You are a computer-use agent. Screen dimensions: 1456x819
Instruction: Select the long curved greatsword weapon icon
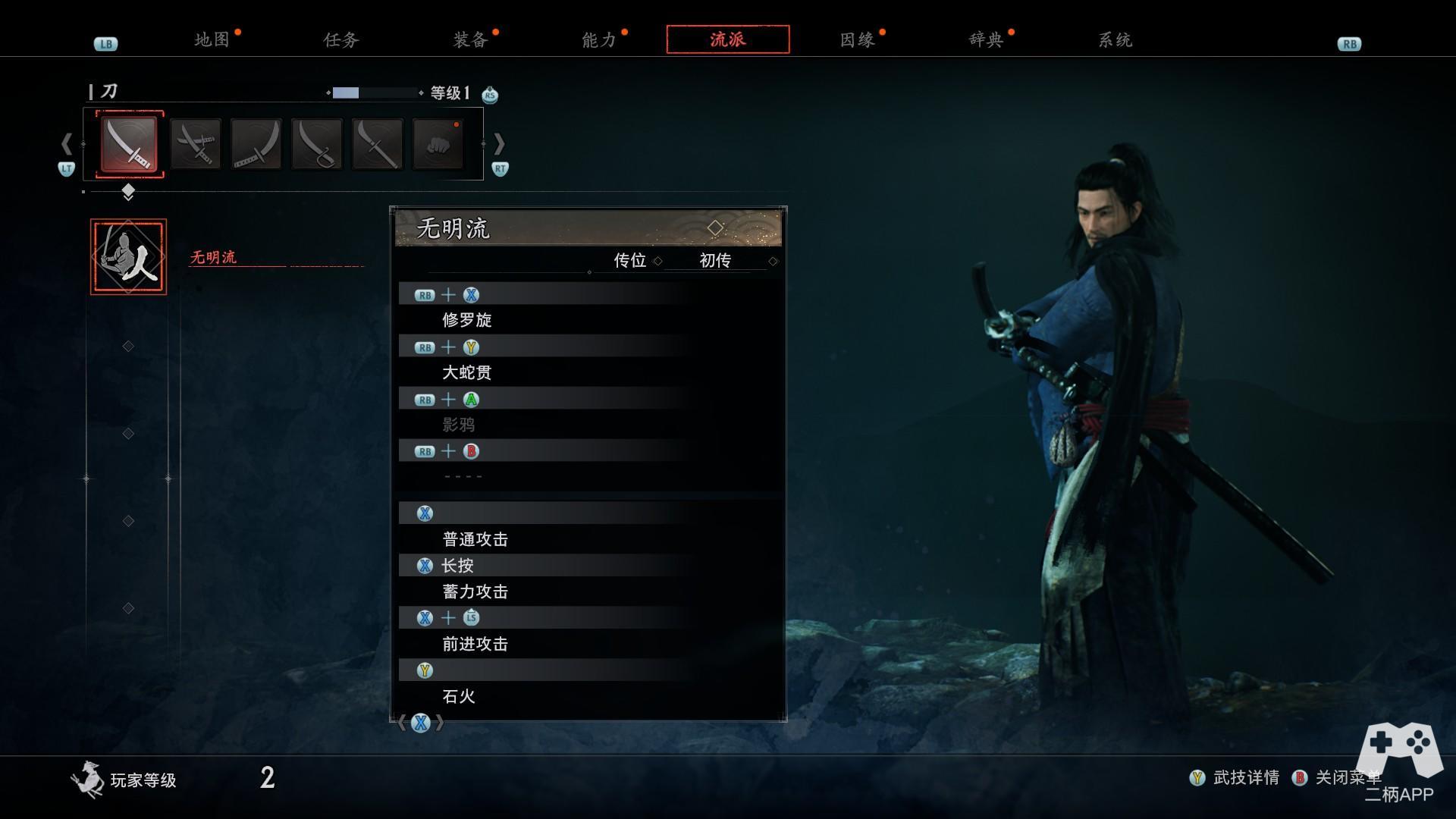(256, 144)
